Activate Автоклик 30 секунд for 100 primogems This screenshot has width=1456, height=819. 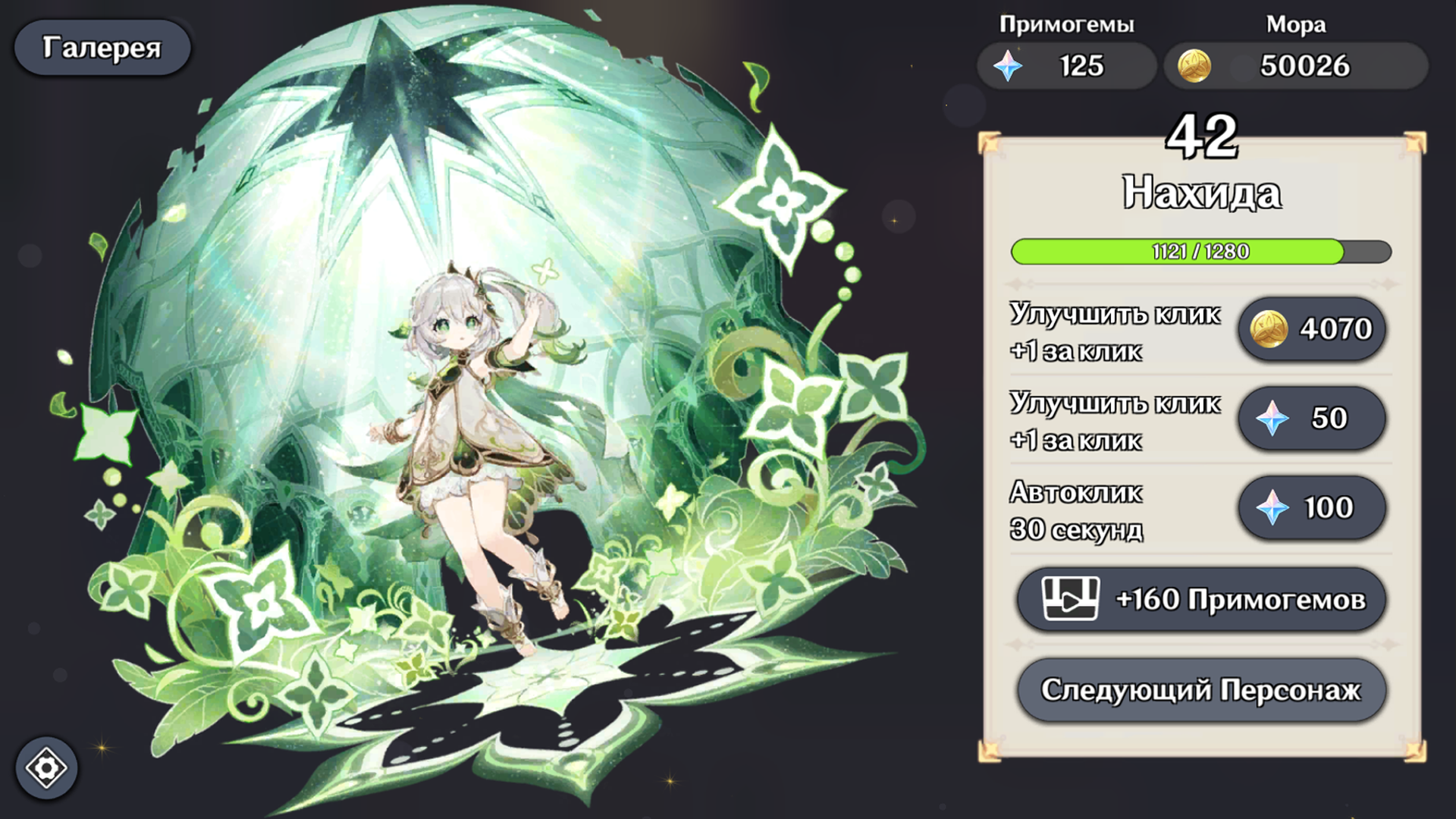coord(1312,508)
